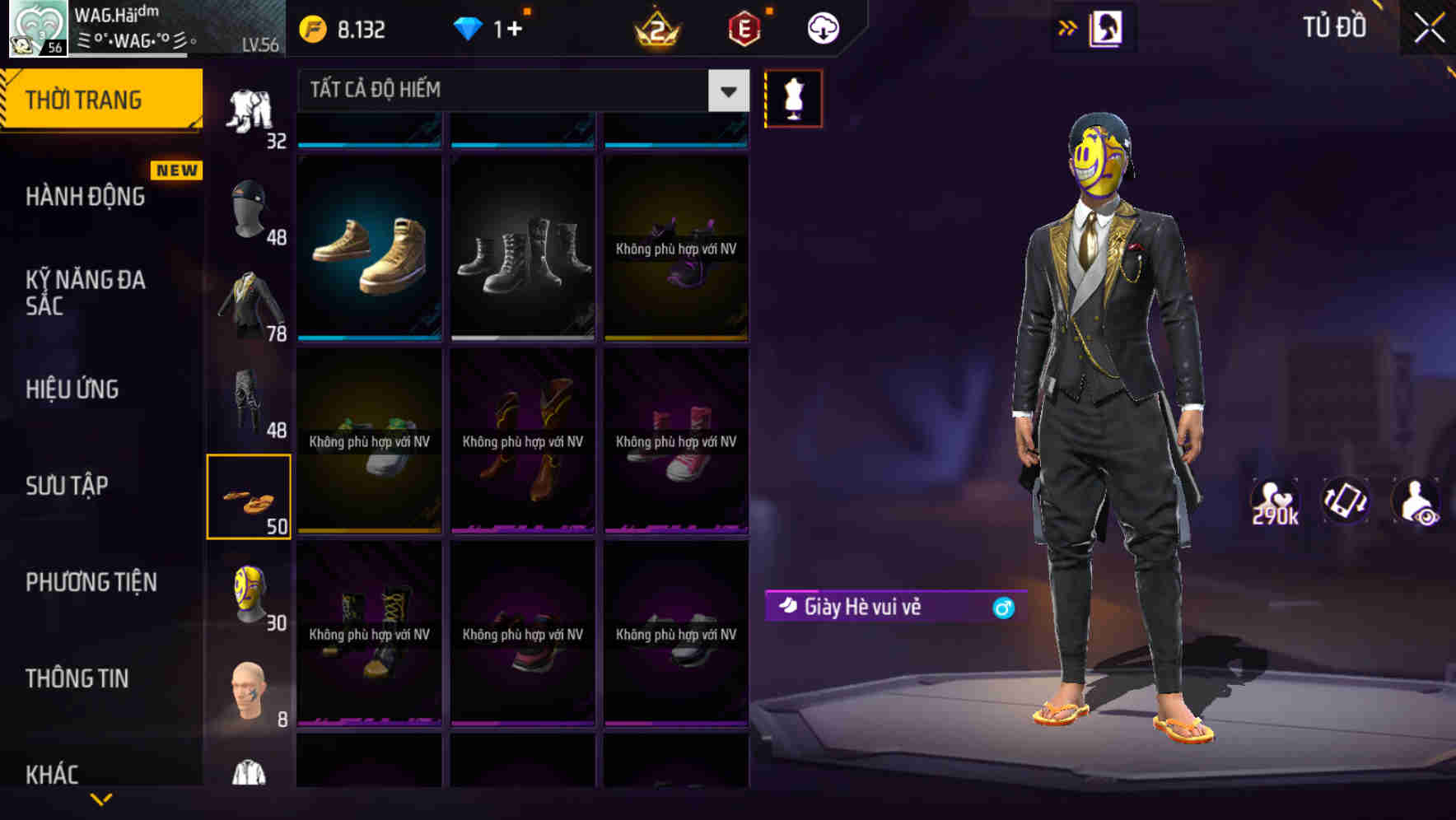Expand the sidebar with the bottom chevron
The width and height of the screenshot is (1456, 820).
[101, 800]
